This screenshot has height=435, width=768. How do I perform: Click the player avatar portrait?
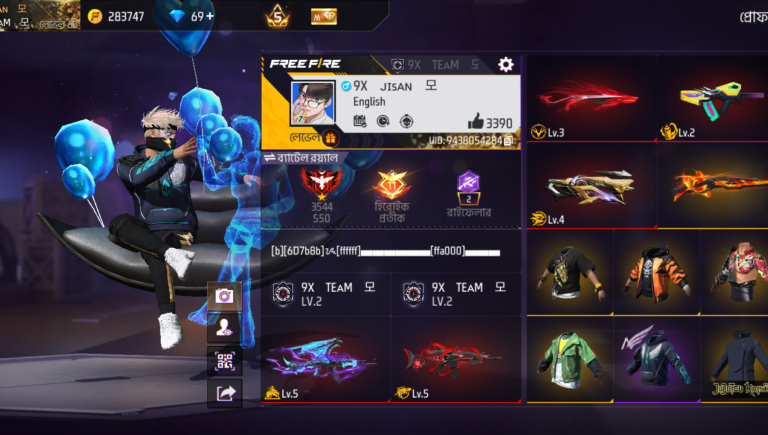pyautogui.click(x=312, y=103)
